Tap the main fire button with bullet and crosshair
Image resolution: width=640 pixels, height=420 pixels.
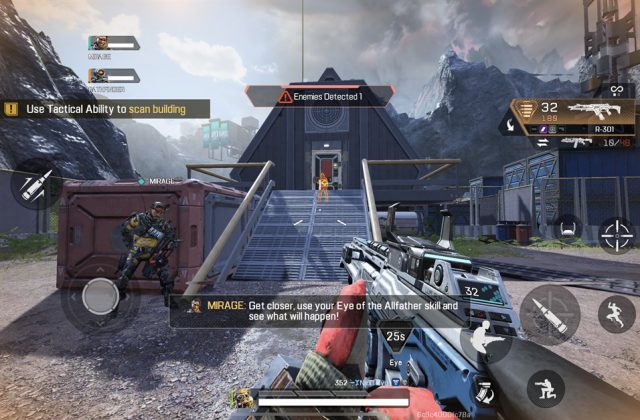pyautogui.click(x=549, y=313)
